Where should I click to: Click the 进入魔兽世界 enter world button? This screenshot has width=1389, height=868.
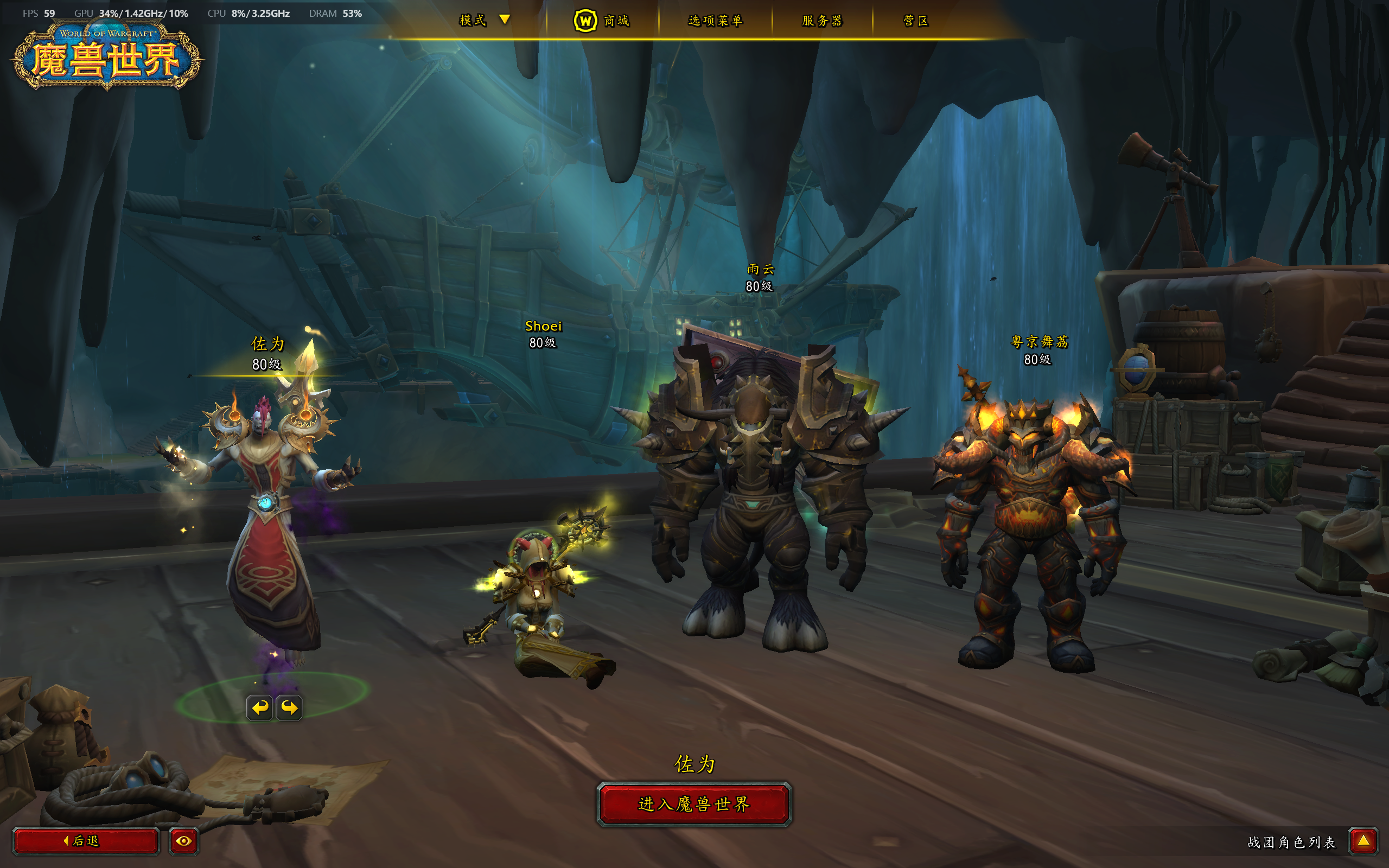tap(694, 803)
